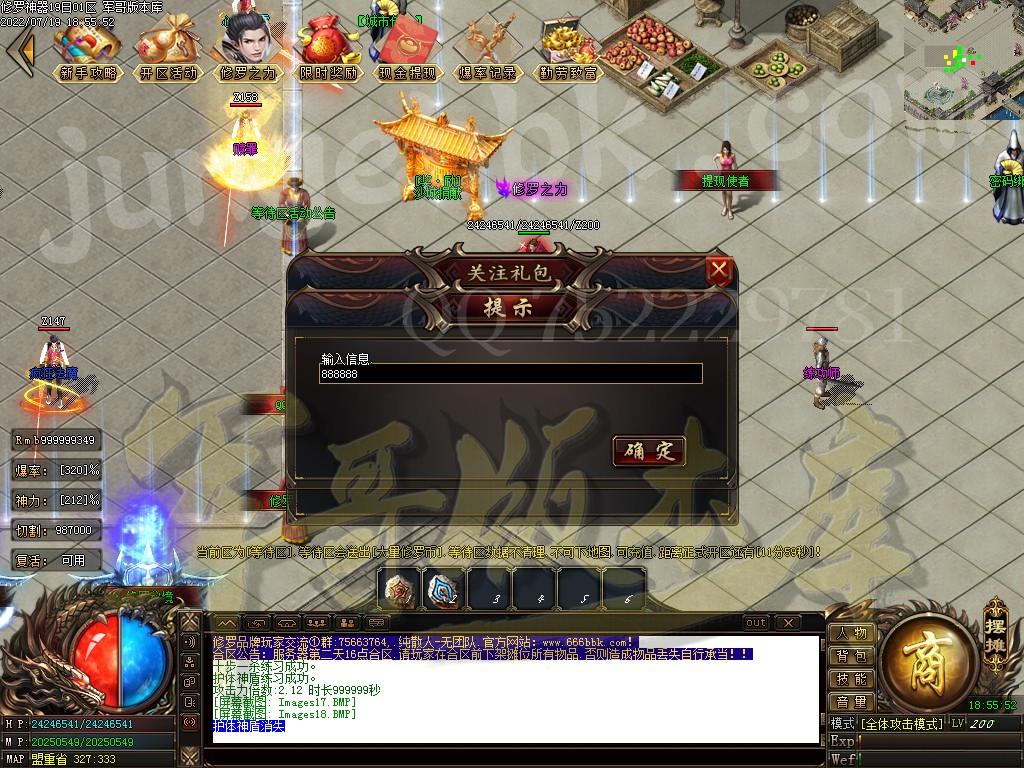Open the 新手攻略 beginner guide
1024x768 pixels.
click(87, 51)
